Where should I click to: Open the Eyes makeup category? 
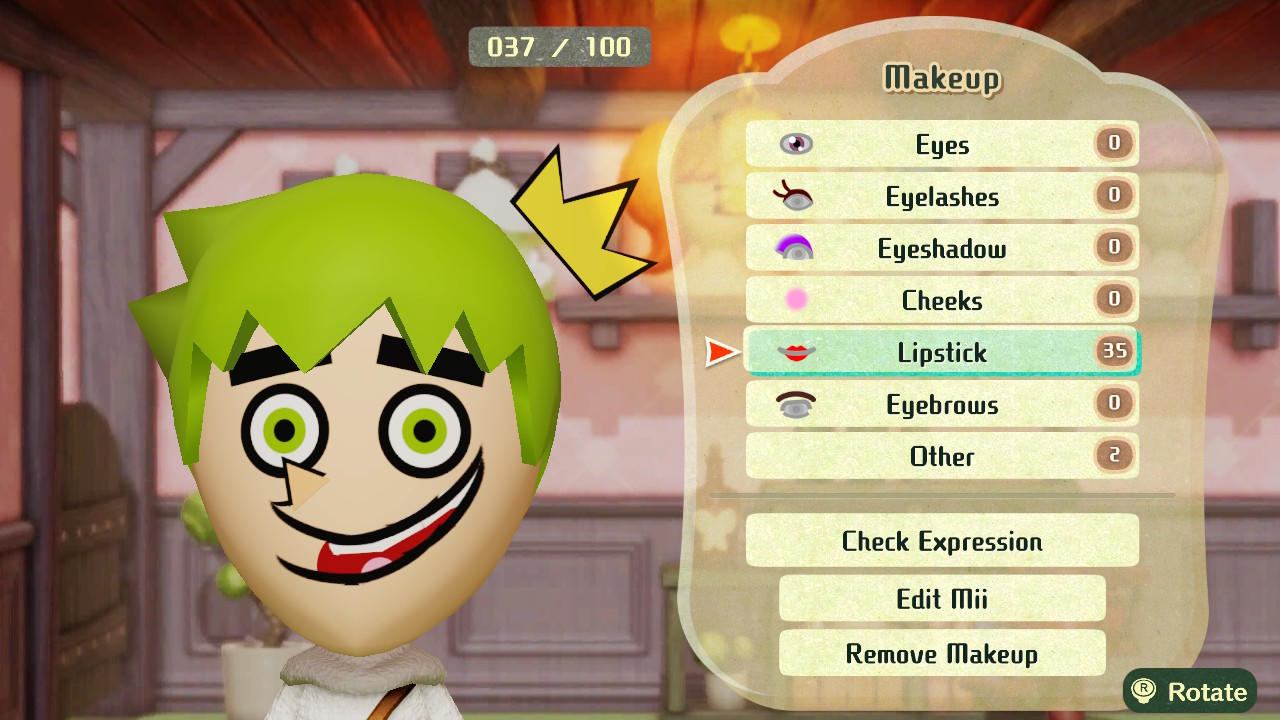[942, 145]
